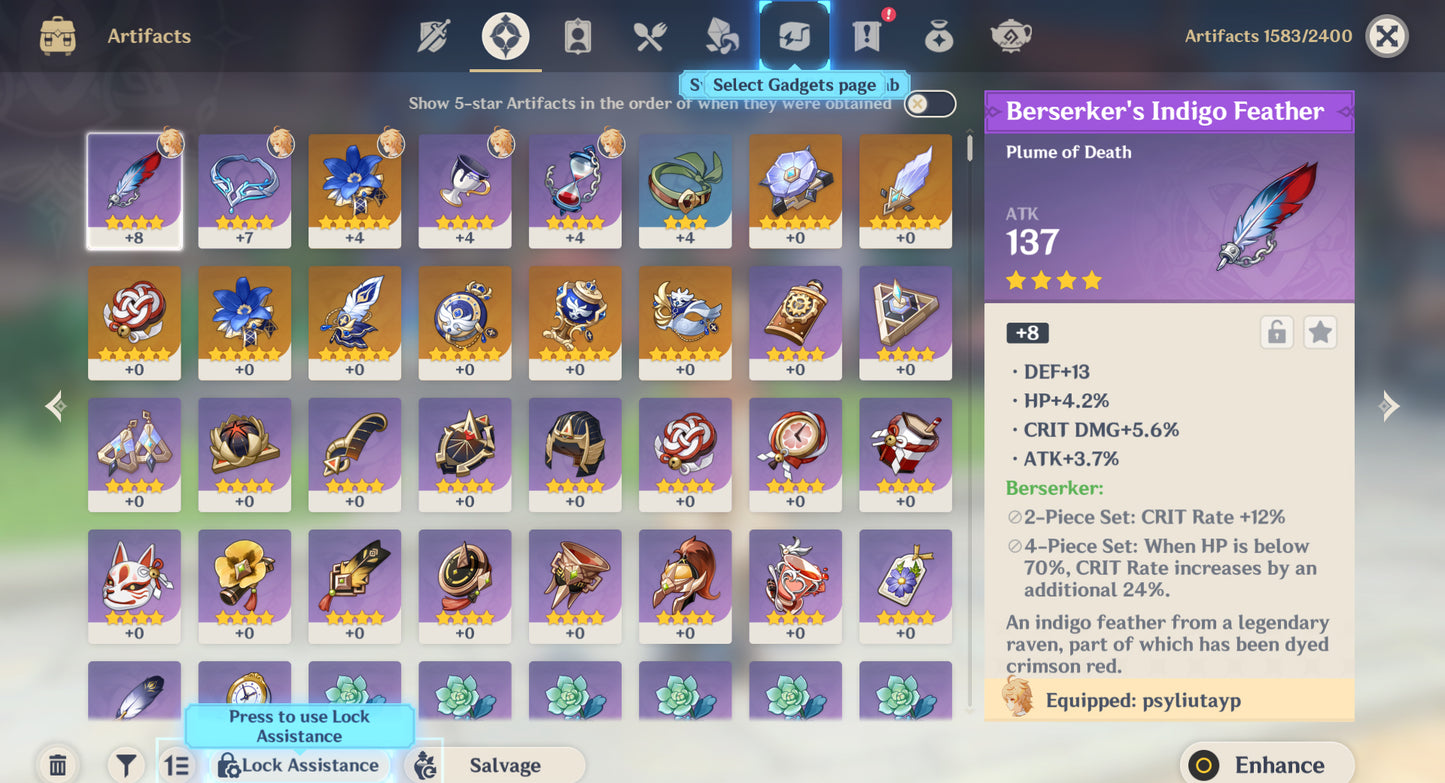Open Quest Items tab with red notification
The height and width of the screenshot is (783, 1445).
pos(865,36)
